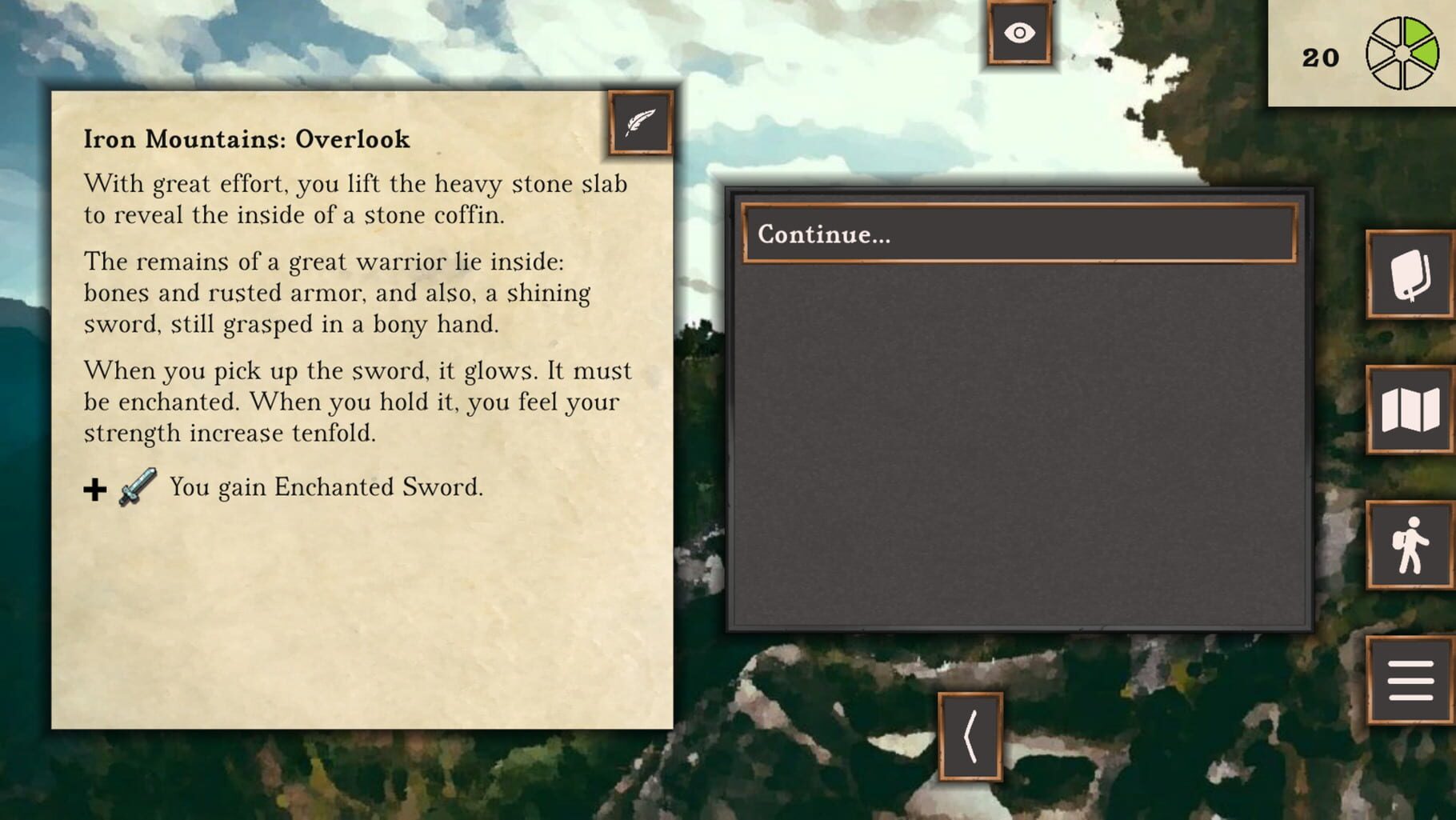Toggle the eye scouting indicator at the top
The image size is (1456, 820).
click(x=1018, y=34)
